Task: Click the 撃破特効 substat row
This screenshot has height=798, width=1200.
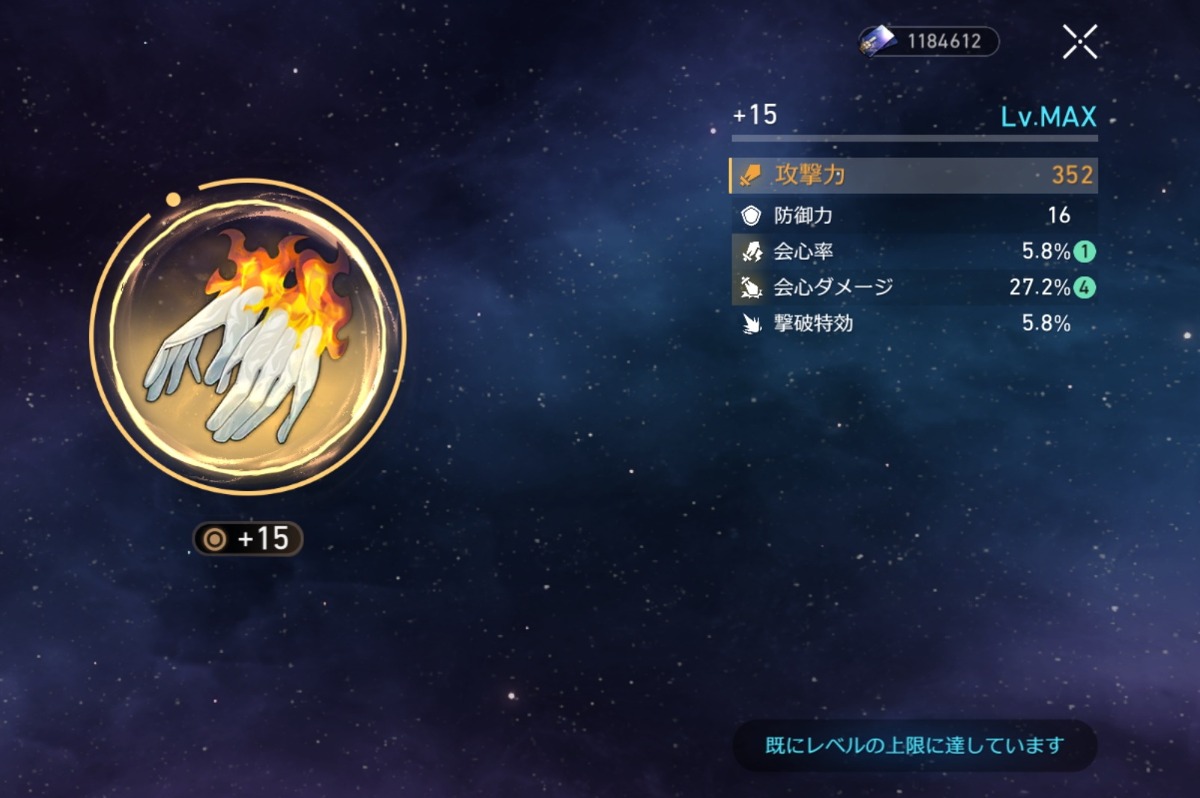Action: point(914,323)
